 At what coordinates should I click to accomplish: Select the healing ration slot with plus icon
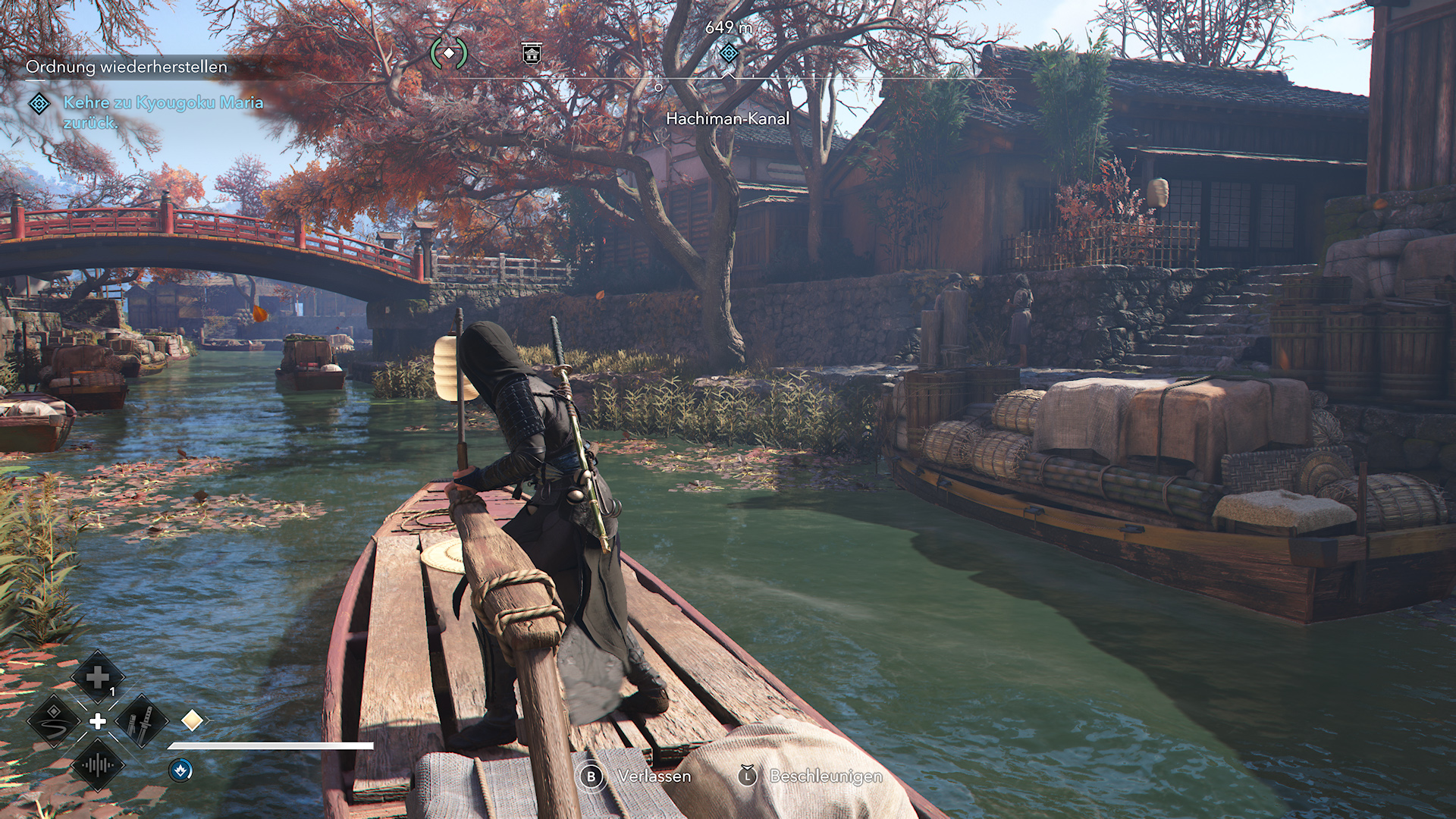tap(97, 677)
